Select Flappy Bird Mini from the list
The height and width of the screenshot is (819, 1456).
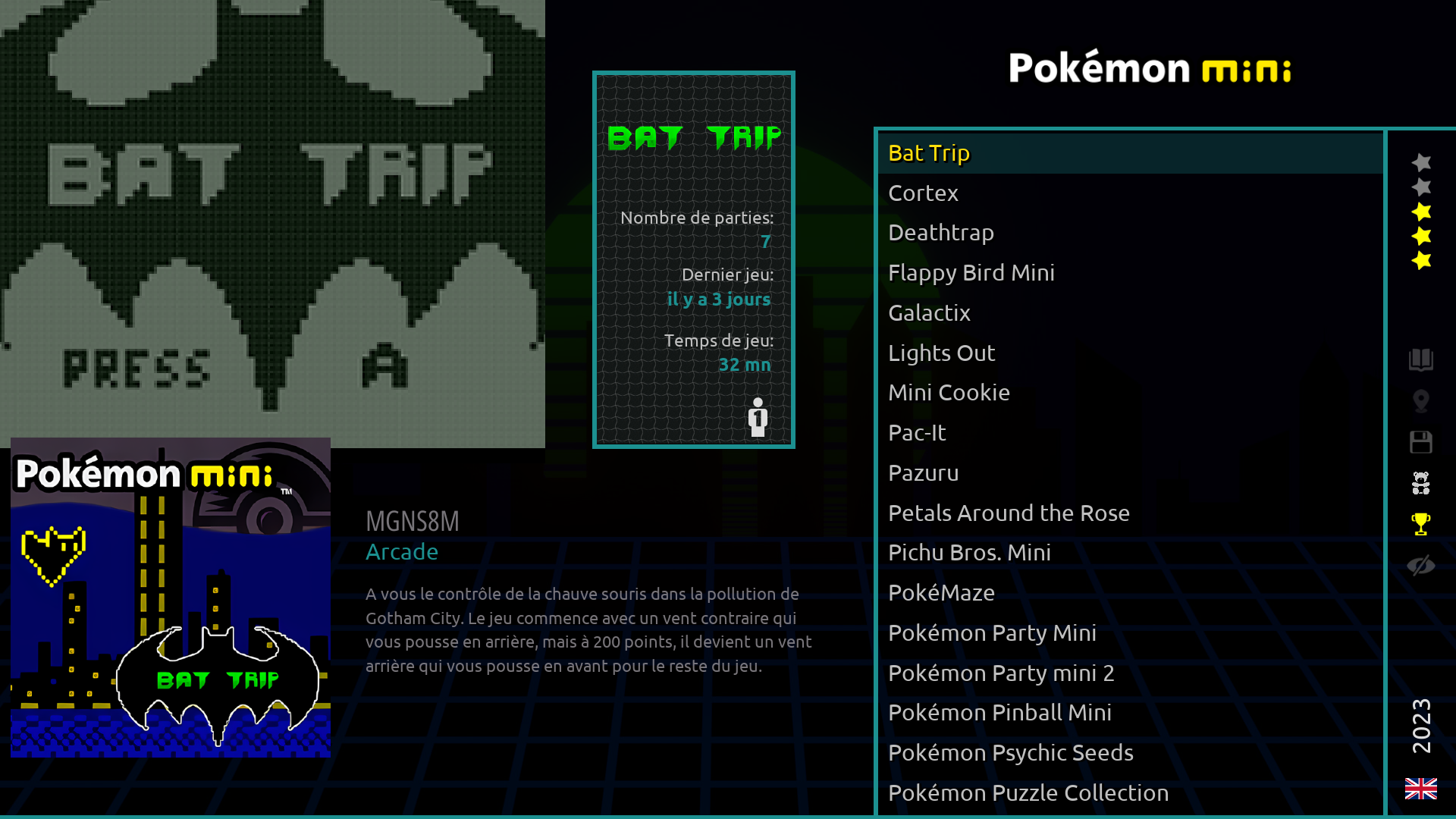[x=971, y=272]
